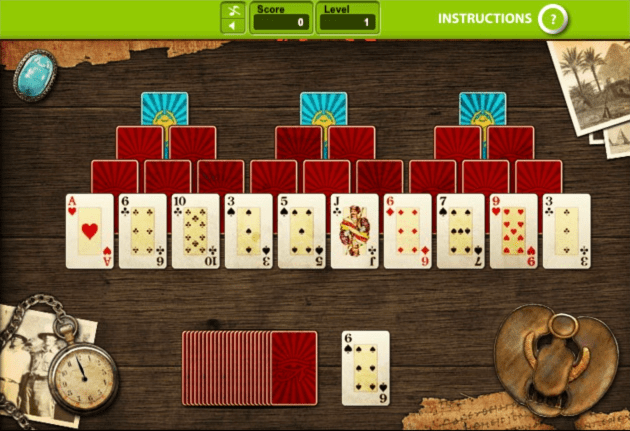This screenshot has height=431, width=630.
Task: Select the Ace of hearts card
Action: click(89, 231)
